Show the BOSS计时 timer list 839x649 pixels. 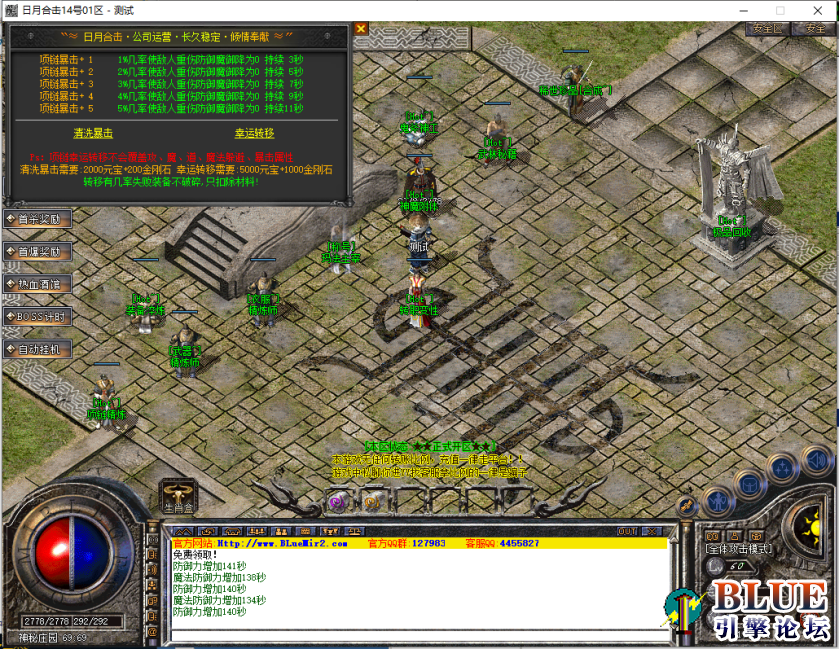pos(38,316)
